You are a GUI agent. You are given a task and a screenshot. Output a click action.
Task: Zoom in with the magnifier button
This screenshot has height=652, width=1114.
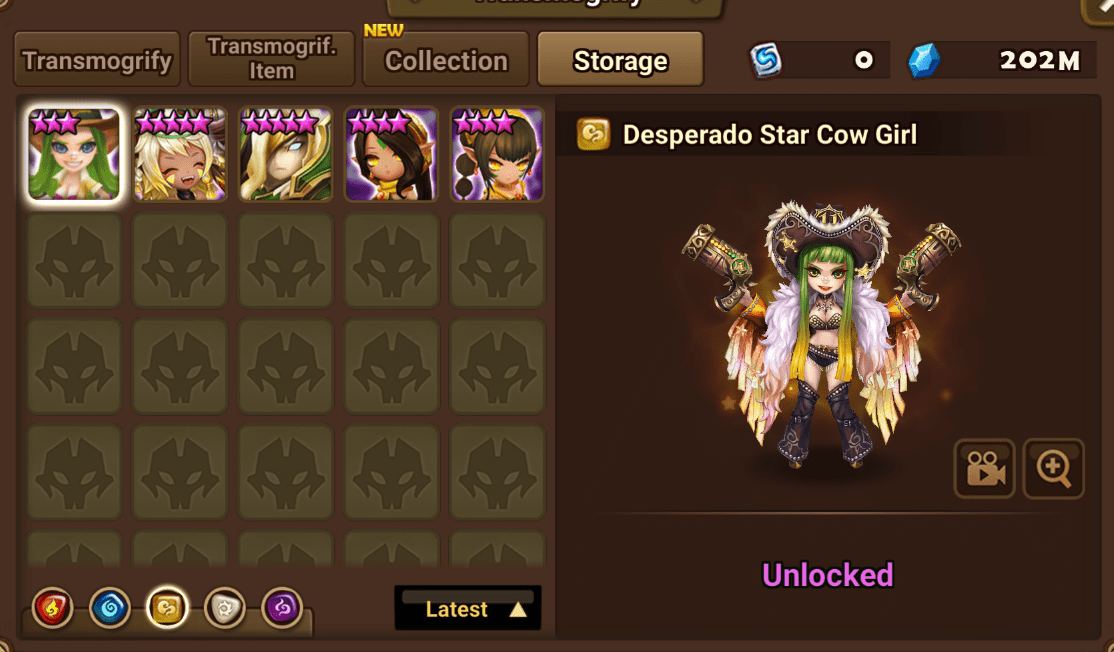pyautogui.click(x=1054, y=468)
